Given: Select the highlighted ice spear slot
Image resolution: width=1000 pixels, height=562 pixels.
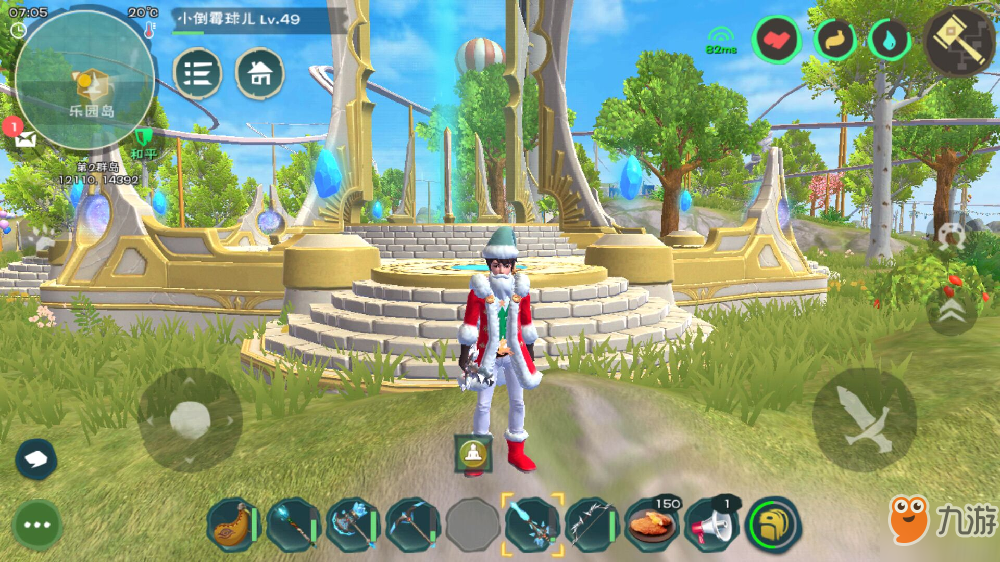Looking at the screenshot, I should [532, 524].
